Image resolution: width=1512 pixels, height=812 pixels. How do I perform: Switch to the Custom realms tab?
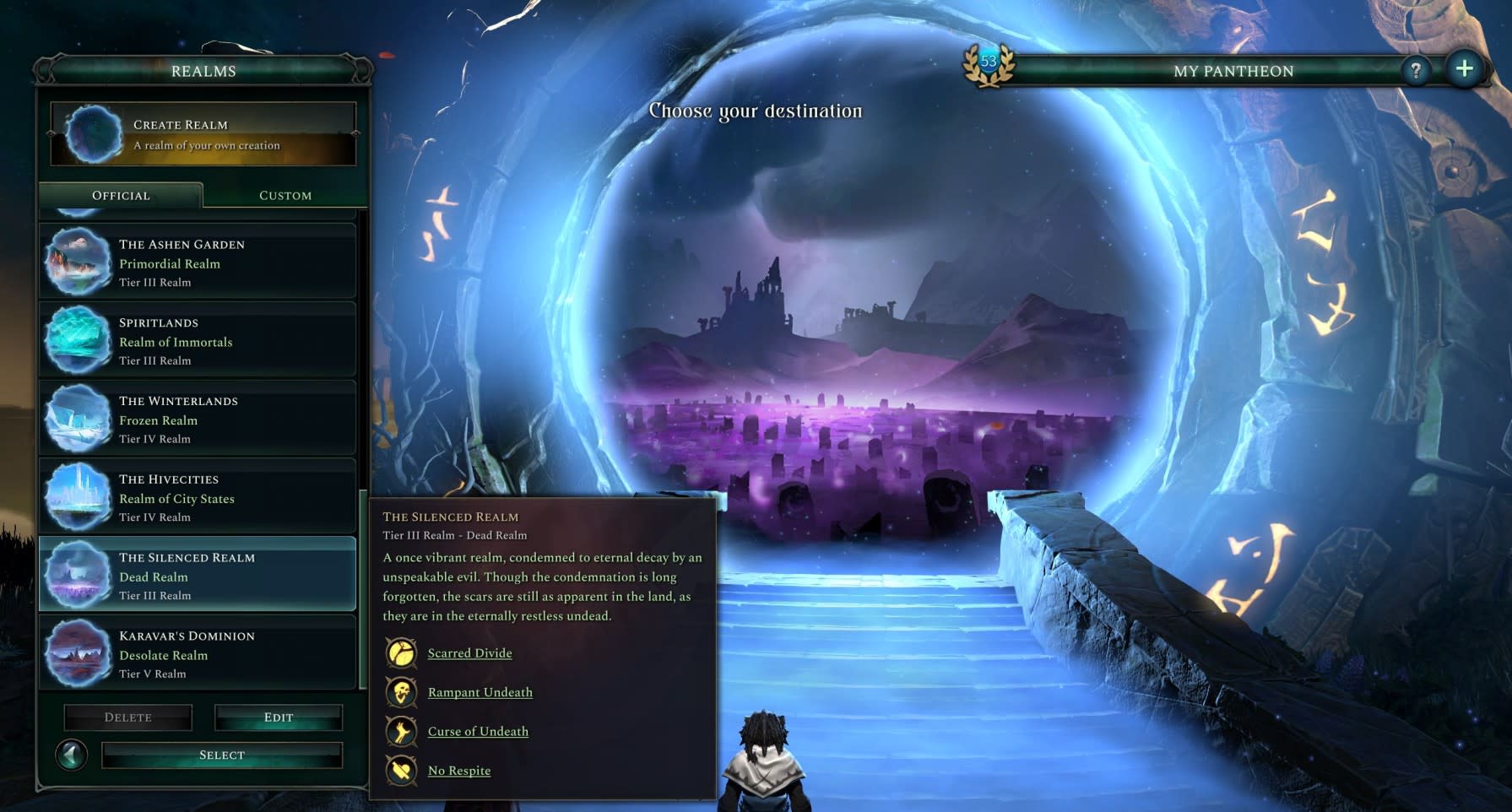click(285, 195)
